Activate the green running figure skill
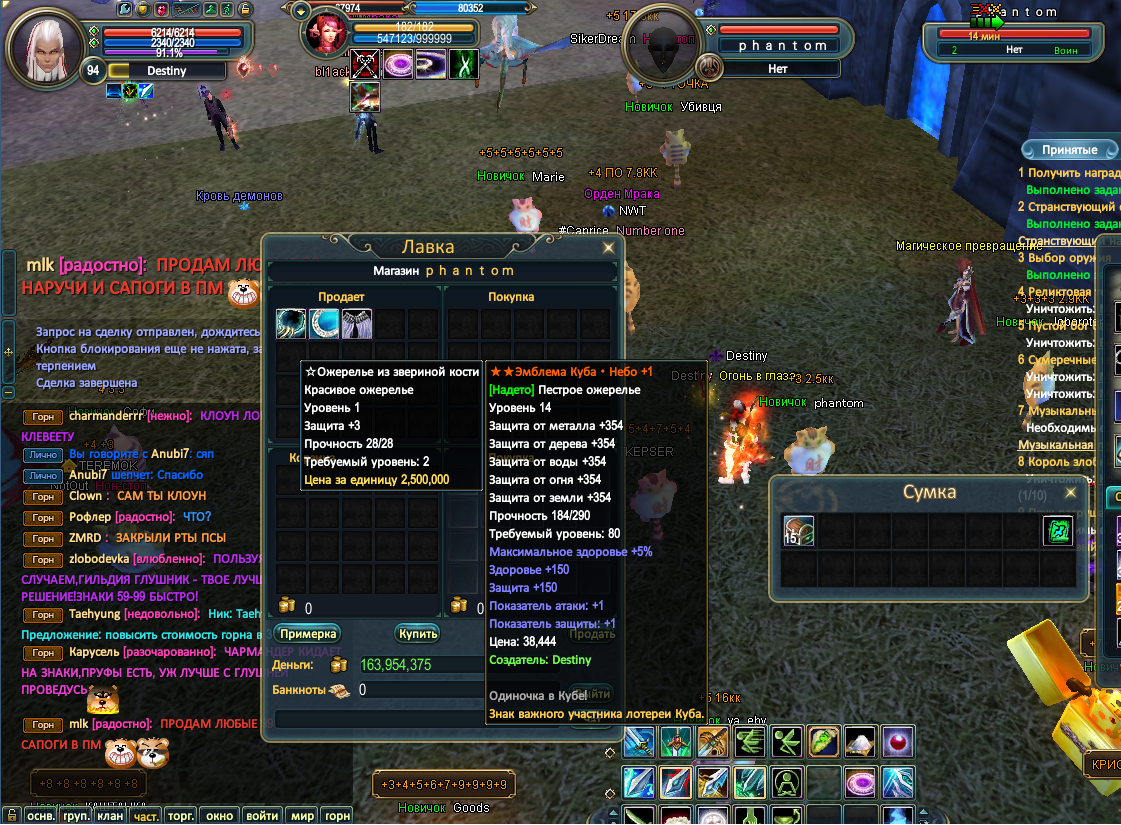 coord(751,742)
